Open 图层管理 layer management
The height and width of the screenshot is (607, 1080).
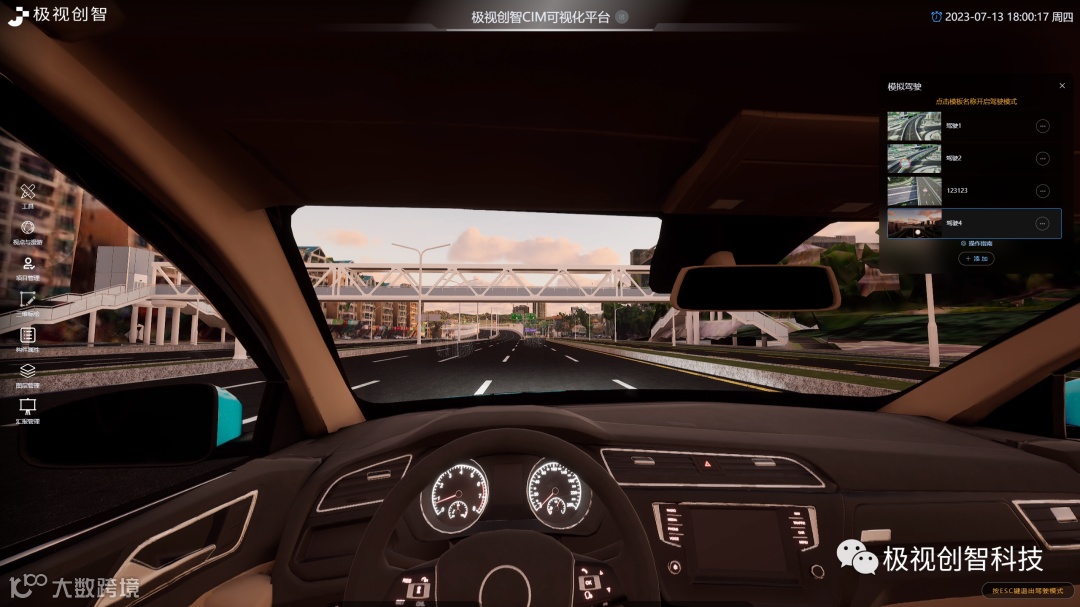[28, 372]
